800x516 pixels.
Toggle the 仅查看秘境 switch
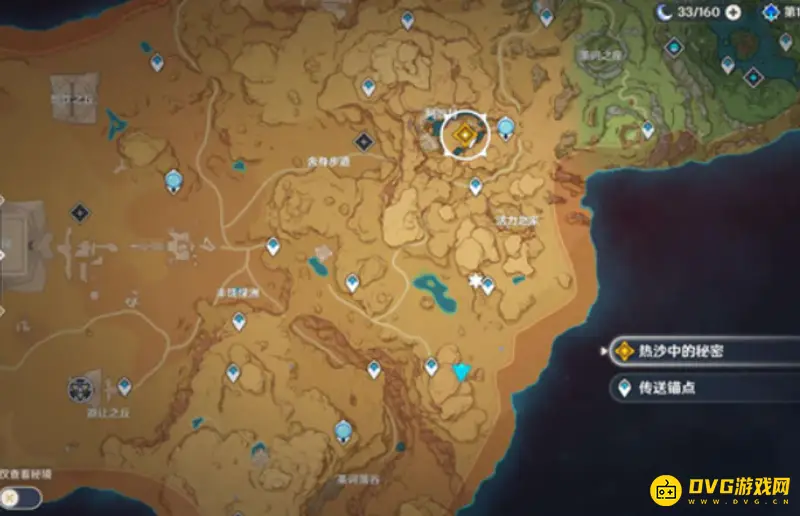tap(20, 495)
